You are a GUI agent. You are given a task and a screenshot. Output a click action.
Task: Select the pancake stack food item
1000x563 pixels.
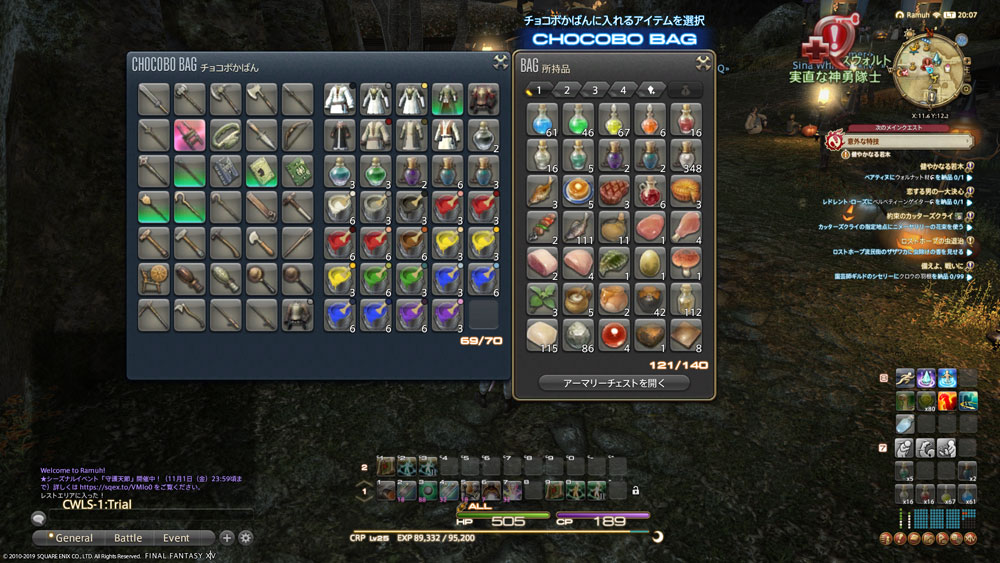[579, 191]
